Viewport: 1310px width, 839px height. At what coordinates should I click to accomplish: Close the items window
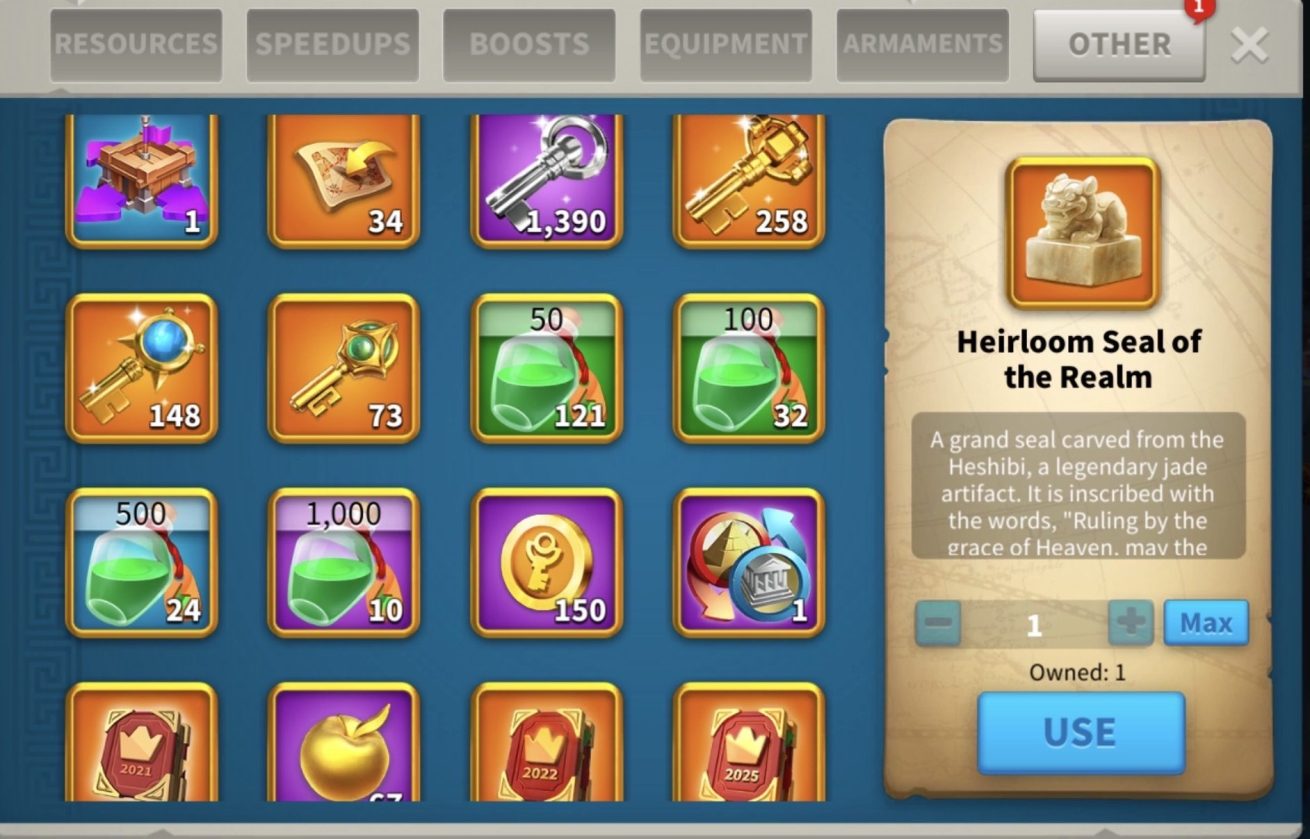pyautogui.click(x=1249, y=45)
